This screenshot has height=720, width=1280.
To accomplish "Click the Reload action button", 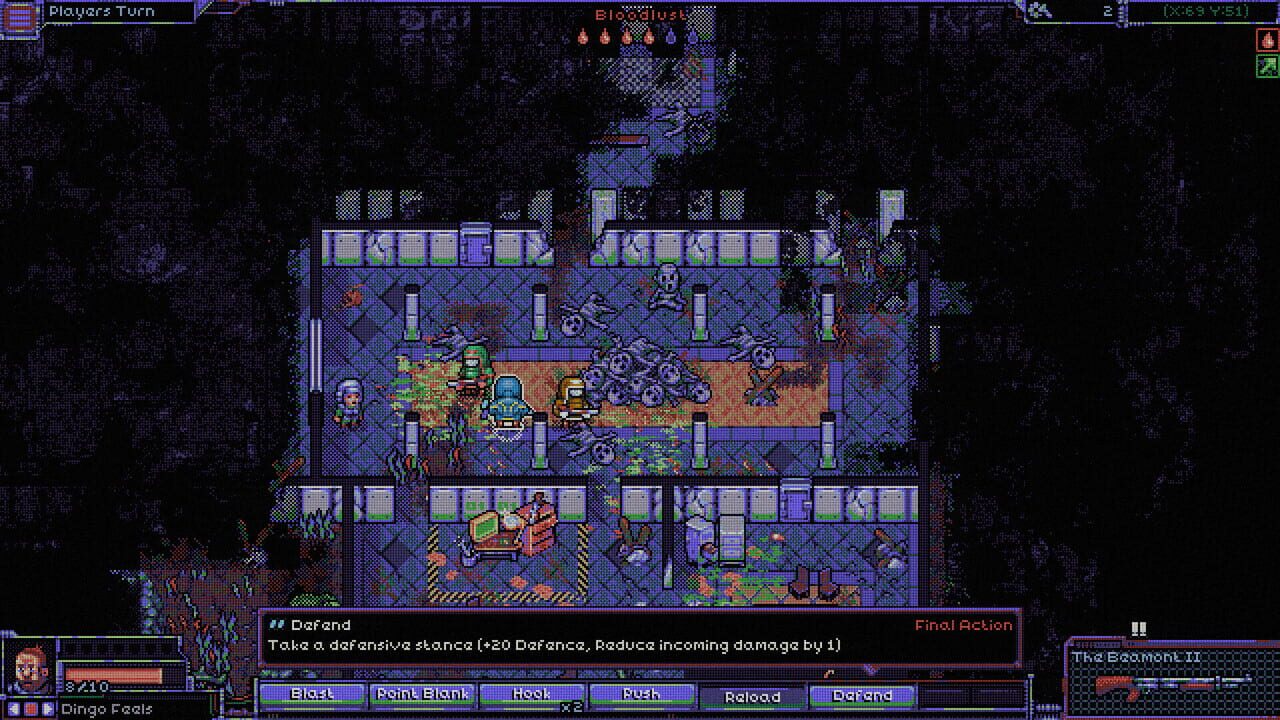I will pos(752,696).
